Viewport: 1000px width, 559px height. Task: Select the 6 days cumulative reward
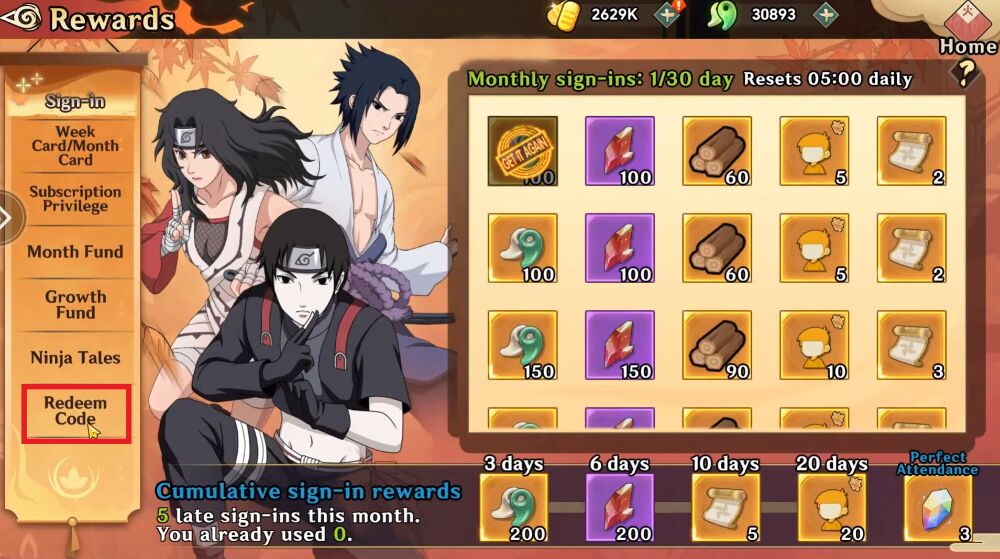619,507
